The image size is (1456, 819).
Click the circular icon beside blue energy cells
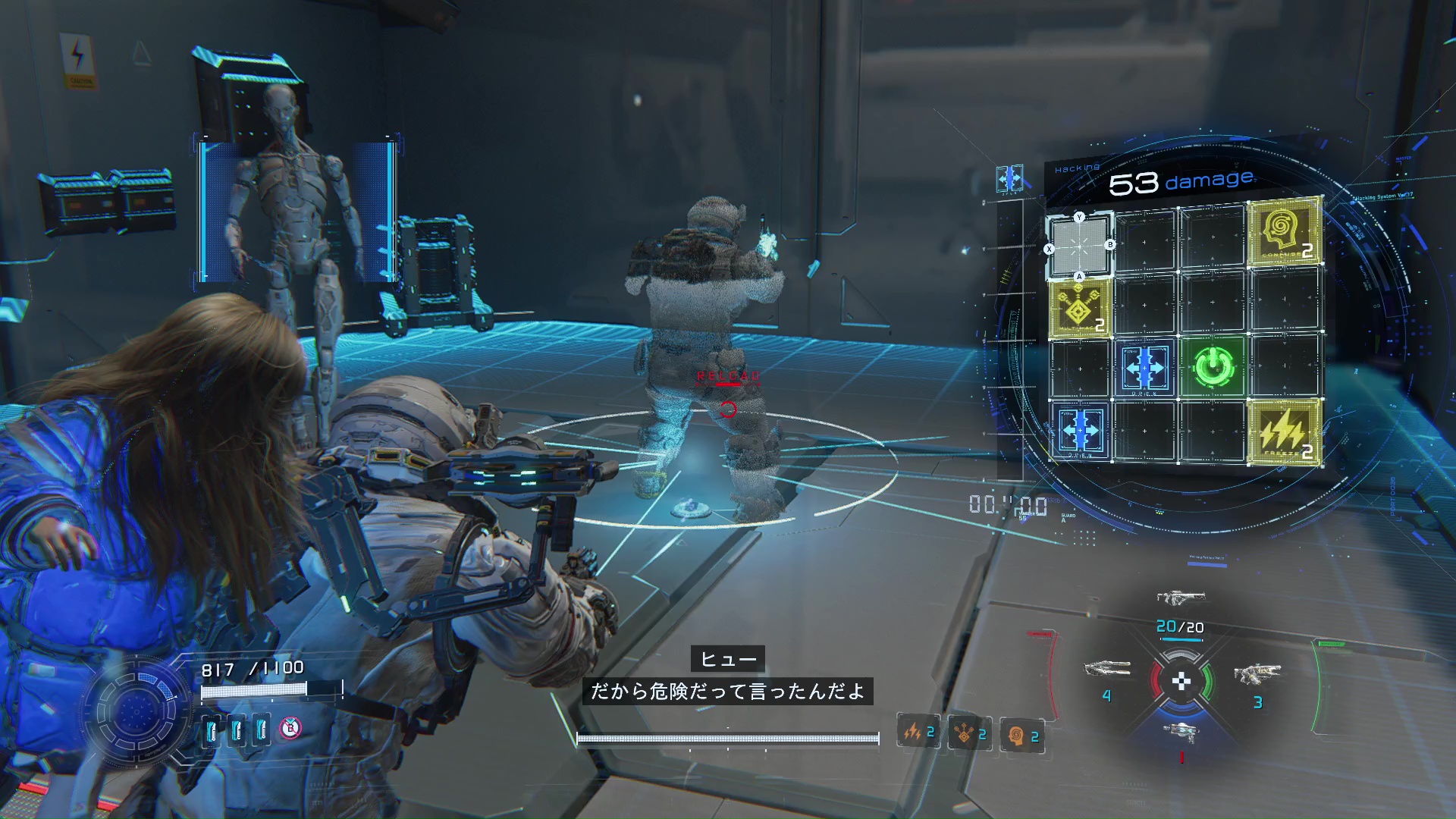(290, 729)
